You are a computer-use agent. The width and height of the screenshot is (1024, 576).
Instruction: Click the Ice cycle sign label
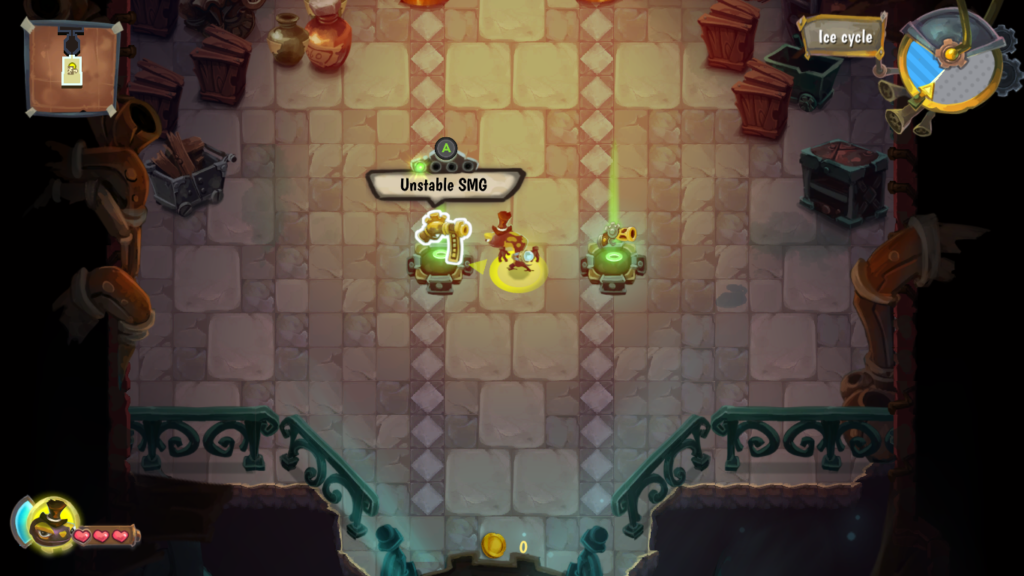pos(843,38)
